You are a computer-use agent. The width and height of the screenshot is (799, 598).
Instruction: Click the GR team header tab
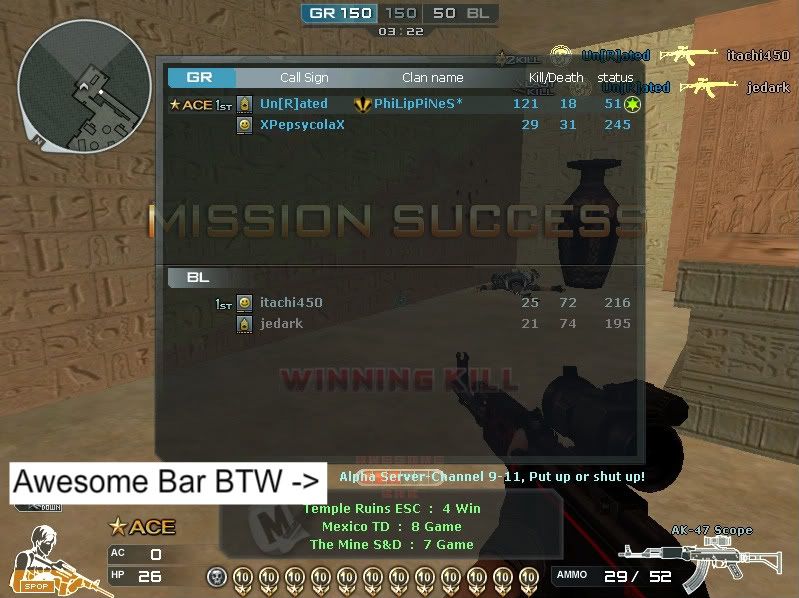pyautogui.click(x=201, y=77)
